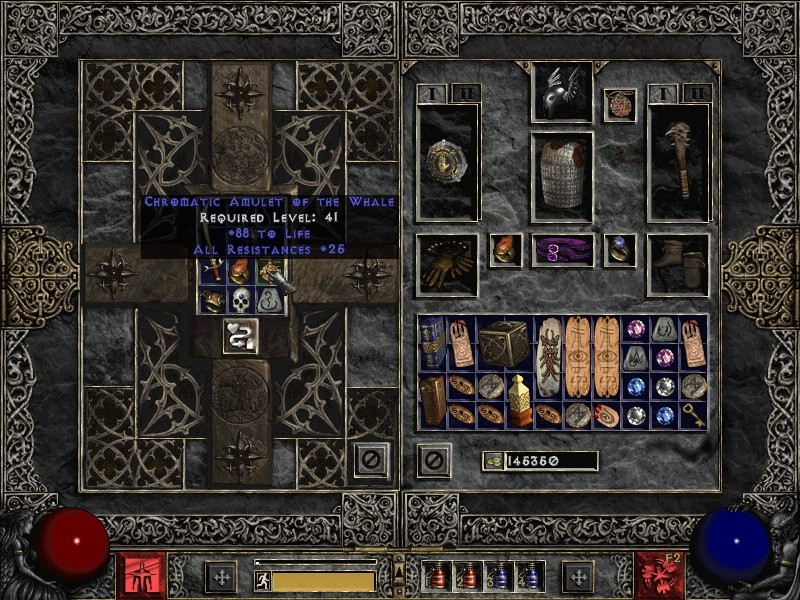Pick up the Horadric Cube in inventory
Screen dimensions: 800x600
504,342
